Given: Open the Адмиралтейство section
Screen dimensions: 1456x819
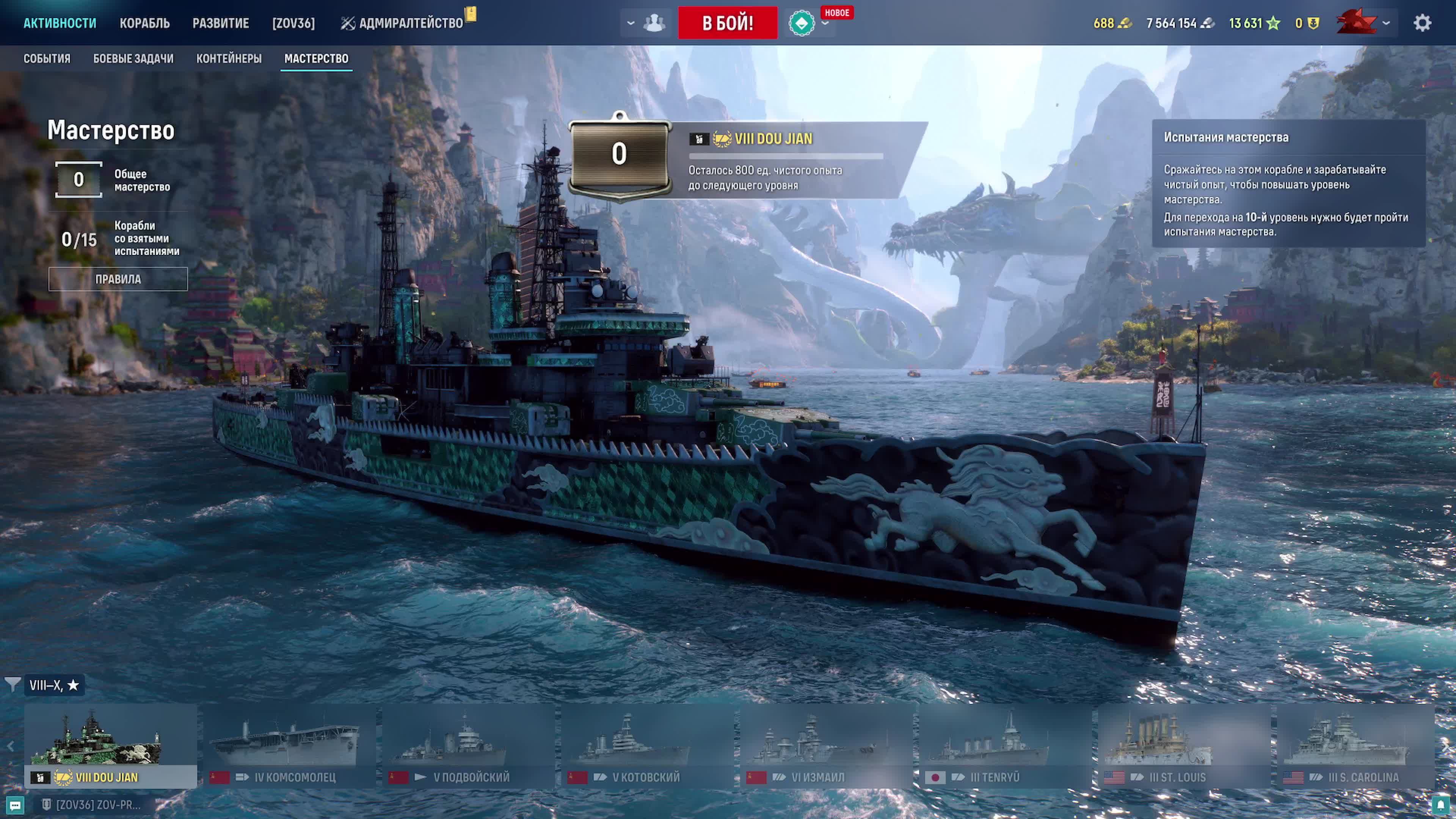Looking at the screenshot, I should pyautogui.click(x=402, y=23).
